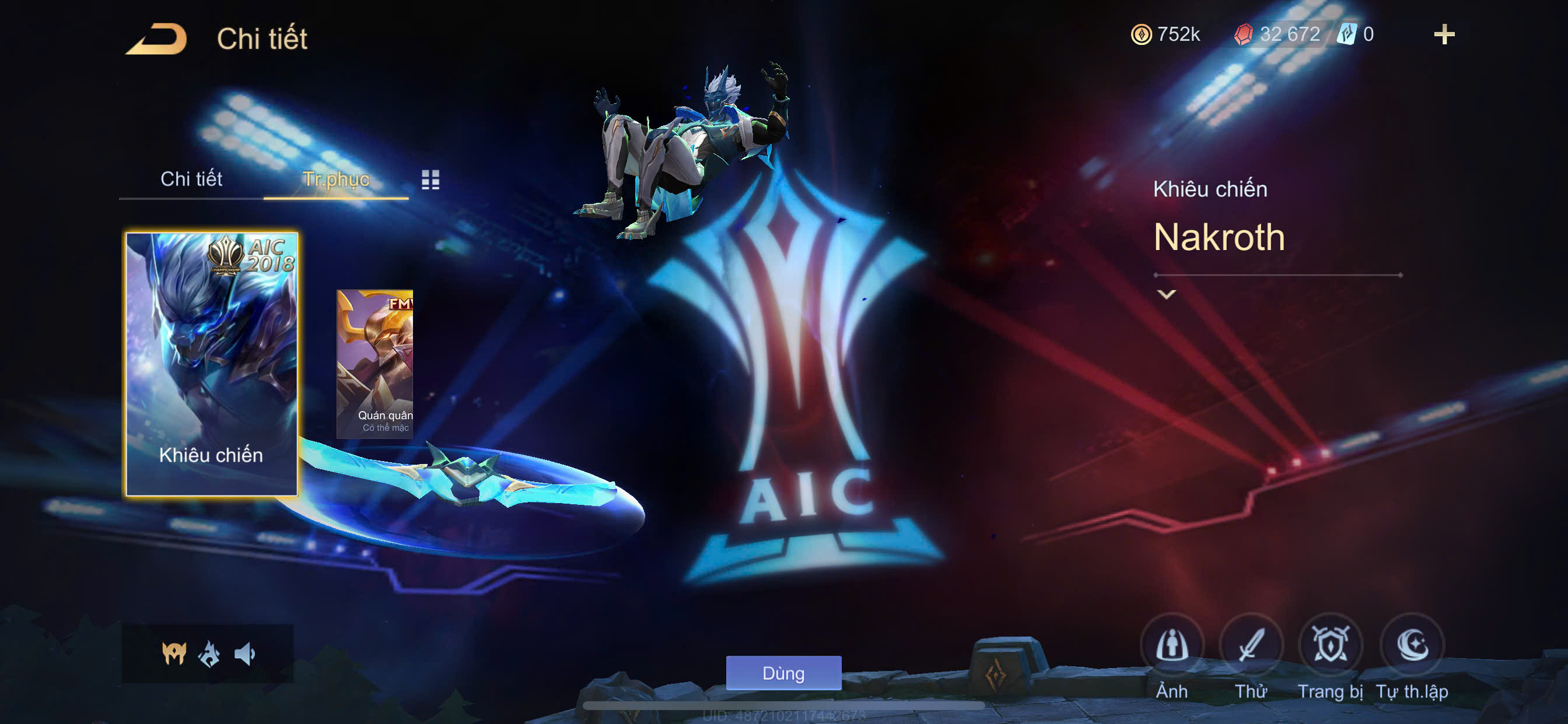Toggle the skin sound speaker icon
This screenshot has height=724, width=1568.
(x=244, y=654)
